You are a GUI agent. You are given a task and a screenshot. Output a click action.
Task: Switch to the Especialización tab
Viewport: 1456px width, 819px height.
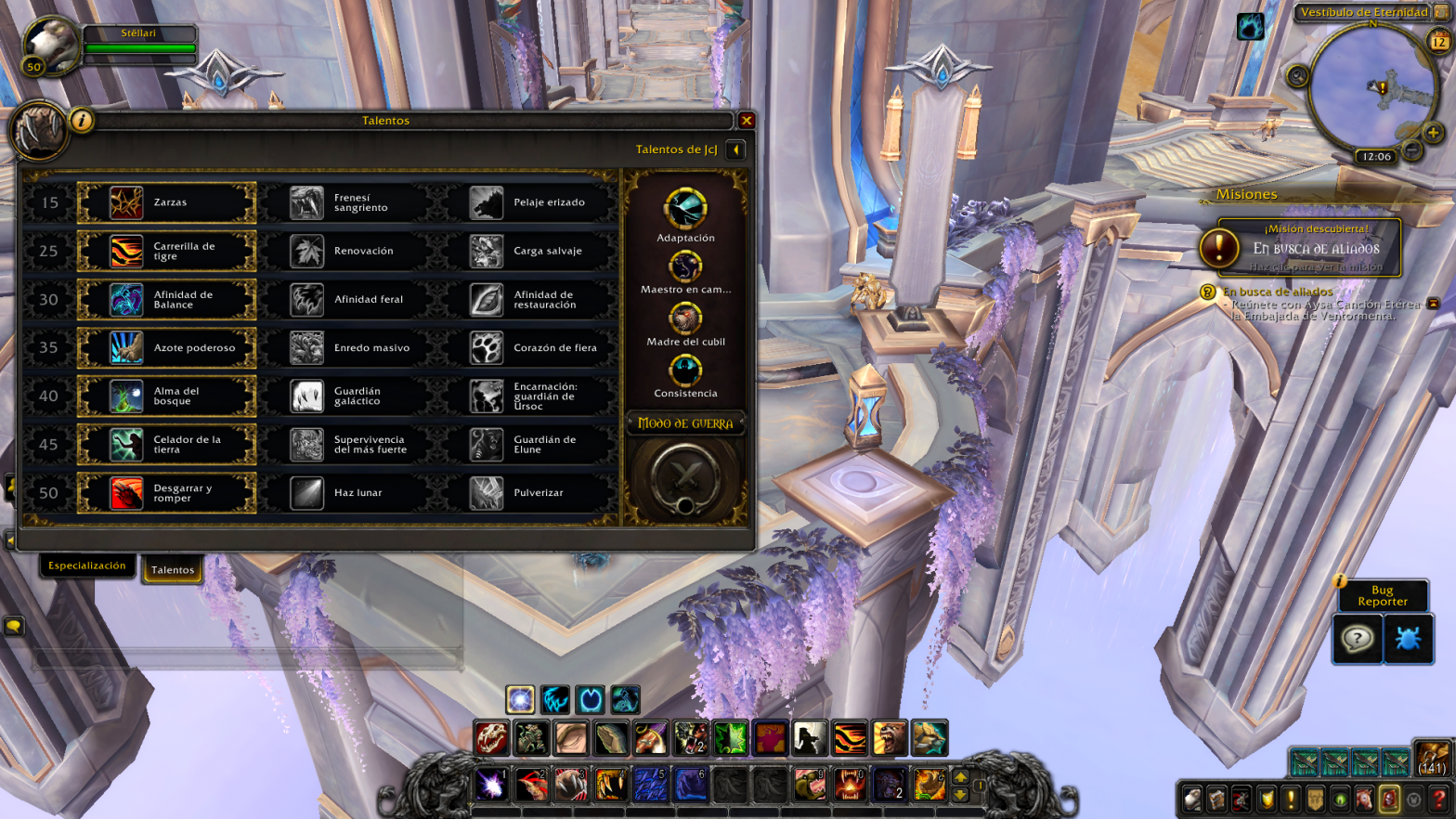(87, 565)
